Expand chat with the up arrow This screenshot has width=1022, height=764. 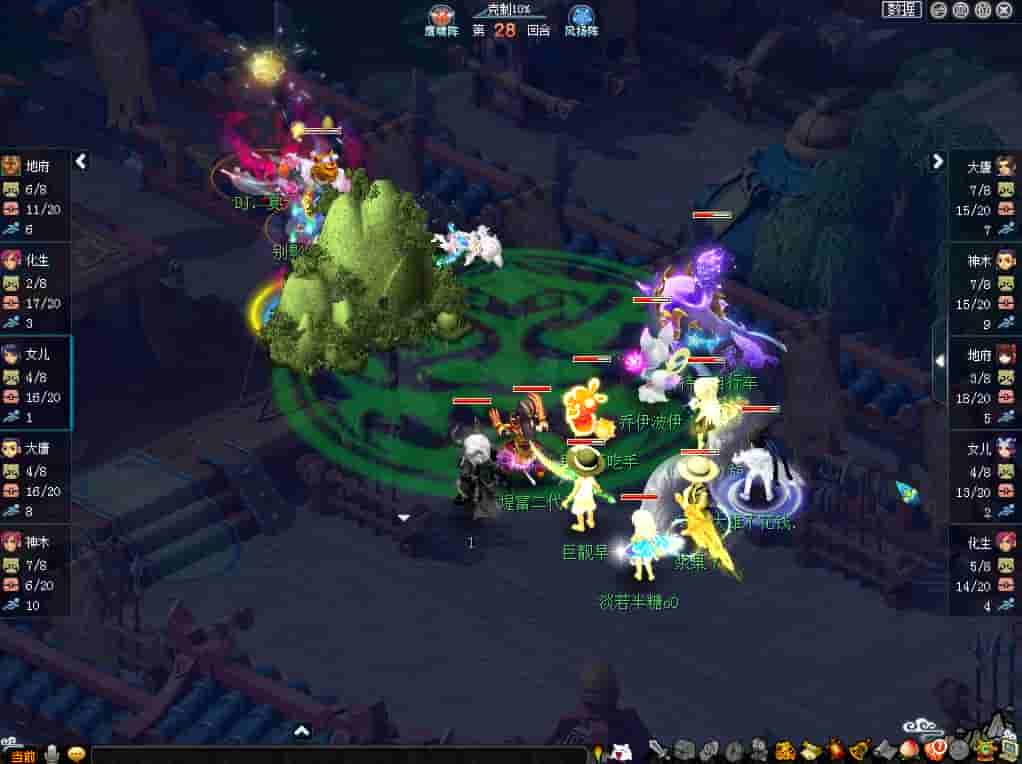[301, 732]
